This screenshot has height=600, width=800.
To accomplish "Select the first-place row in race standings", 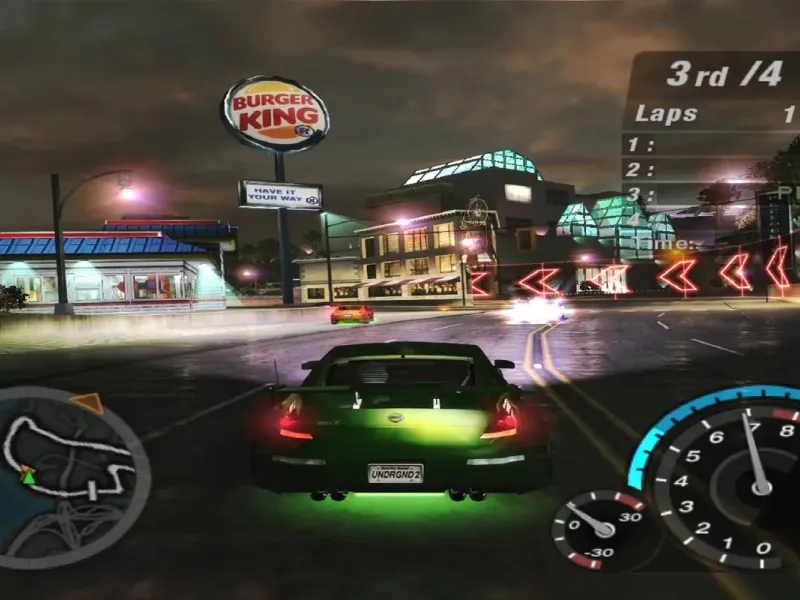I will (x=712, y=144).
